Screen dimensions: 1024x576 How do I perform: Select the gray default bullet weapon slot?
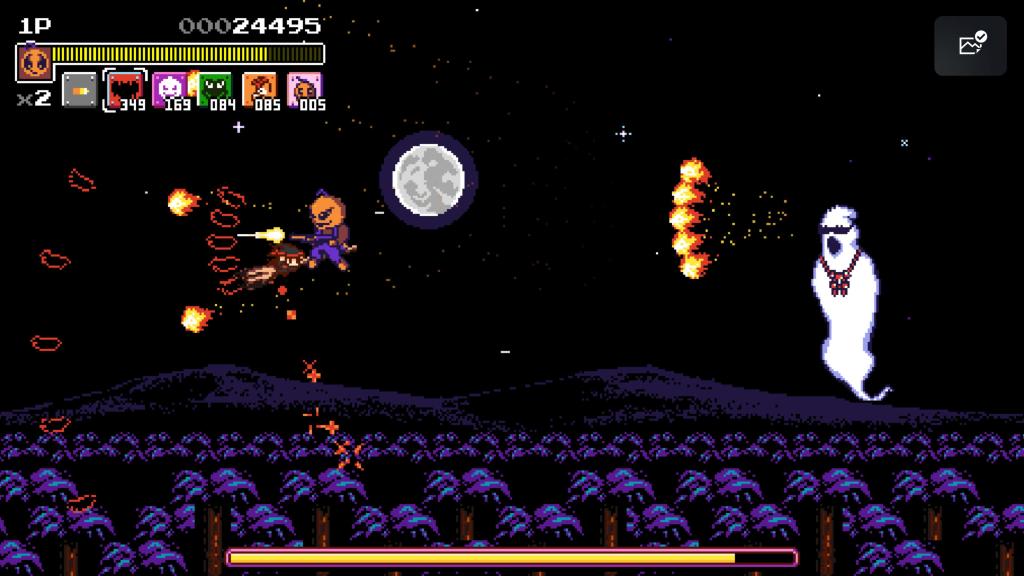[79, 90]
